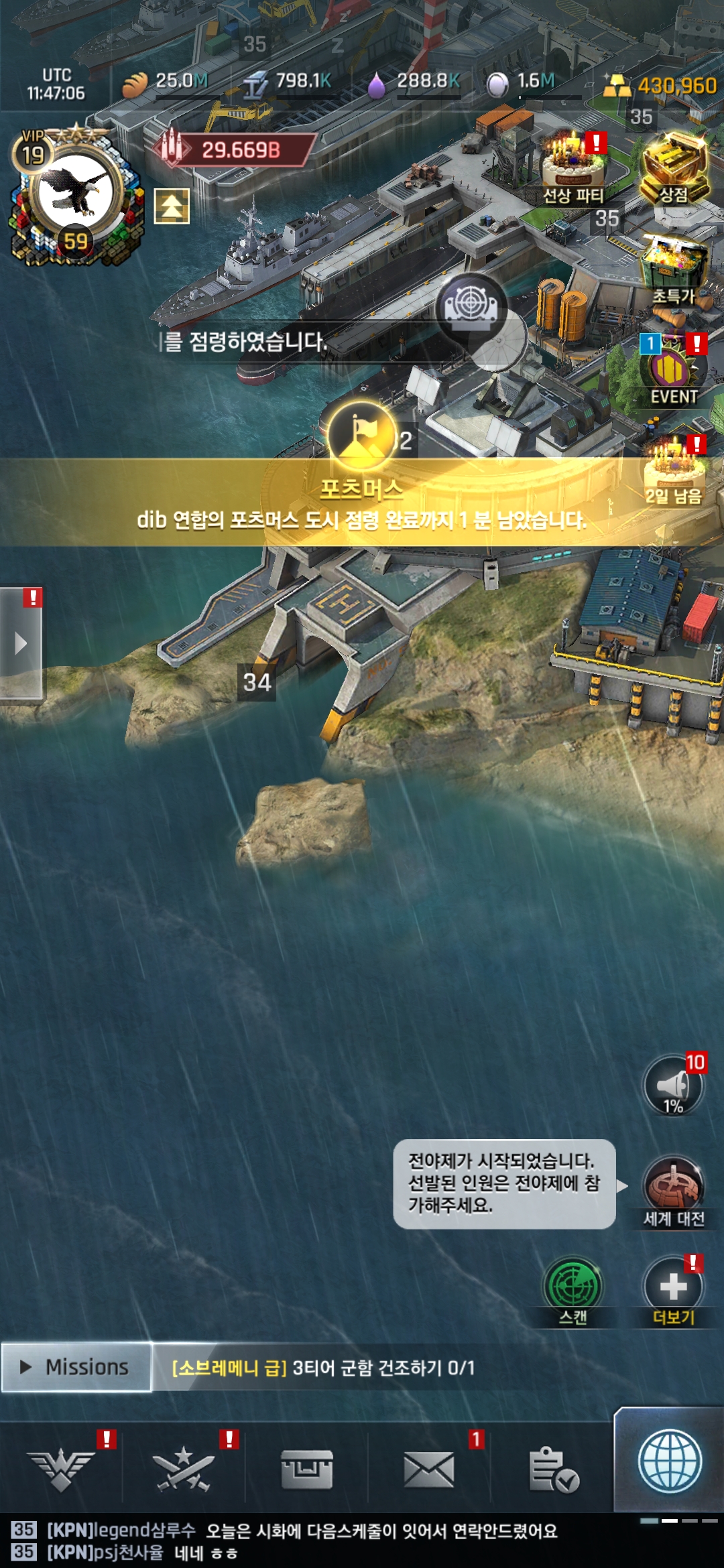The width and height of the screenshot is (724, 1568).
Task: Open the 세계 대전 world war icon
Action: point(673,1189)
